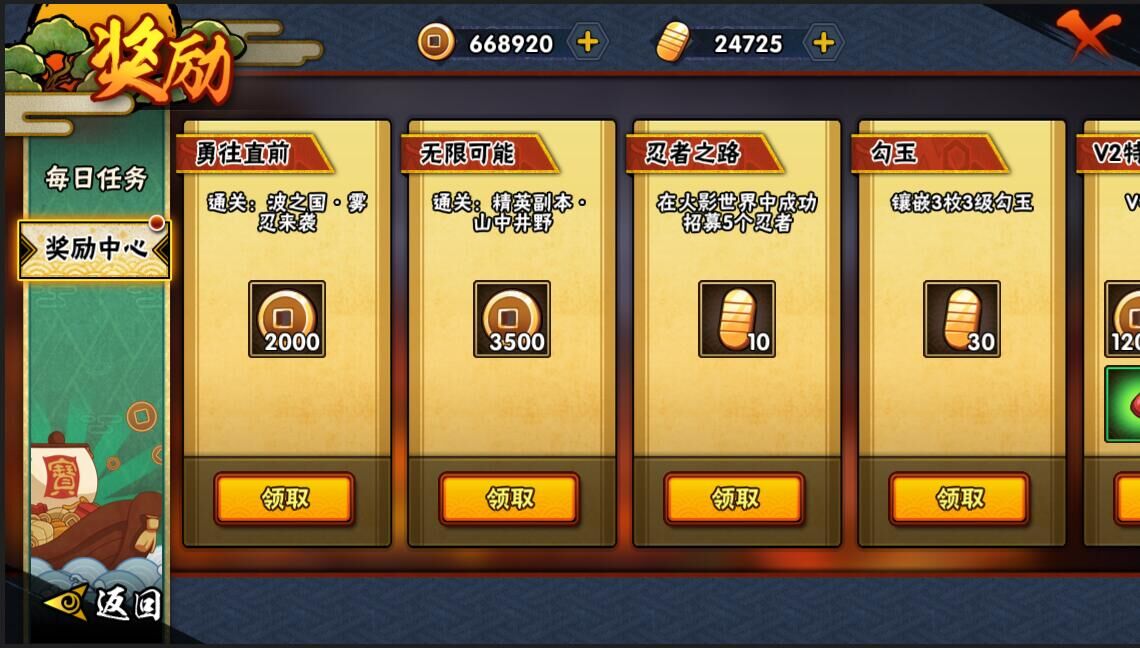Inspect the 2000 copper coin reward icon
1140x648 pixels.
(287, 319)
